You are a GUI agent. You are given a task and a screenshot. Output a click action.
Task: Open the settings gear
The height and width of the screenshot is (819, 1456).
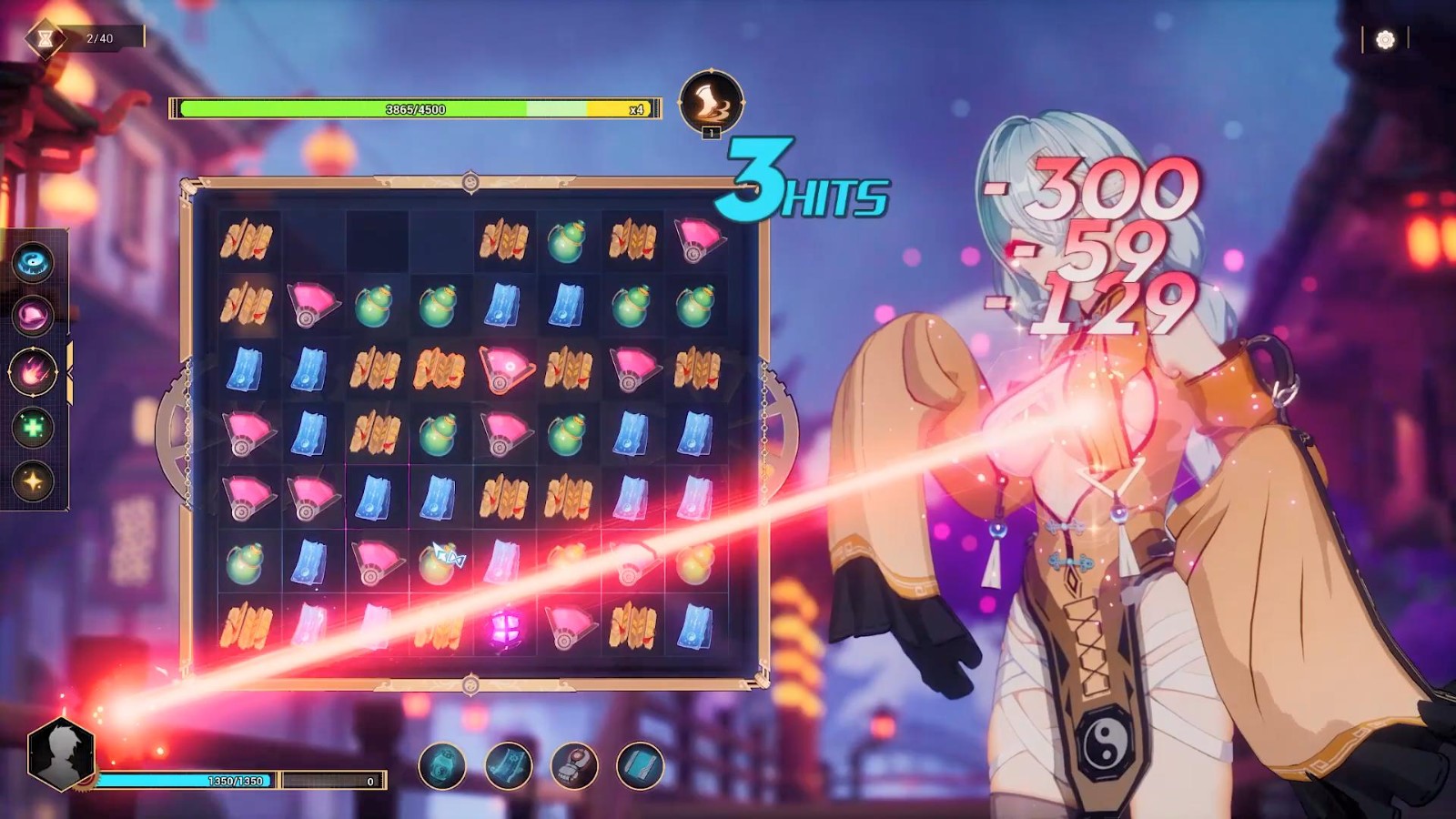(x=1385, y=39)
